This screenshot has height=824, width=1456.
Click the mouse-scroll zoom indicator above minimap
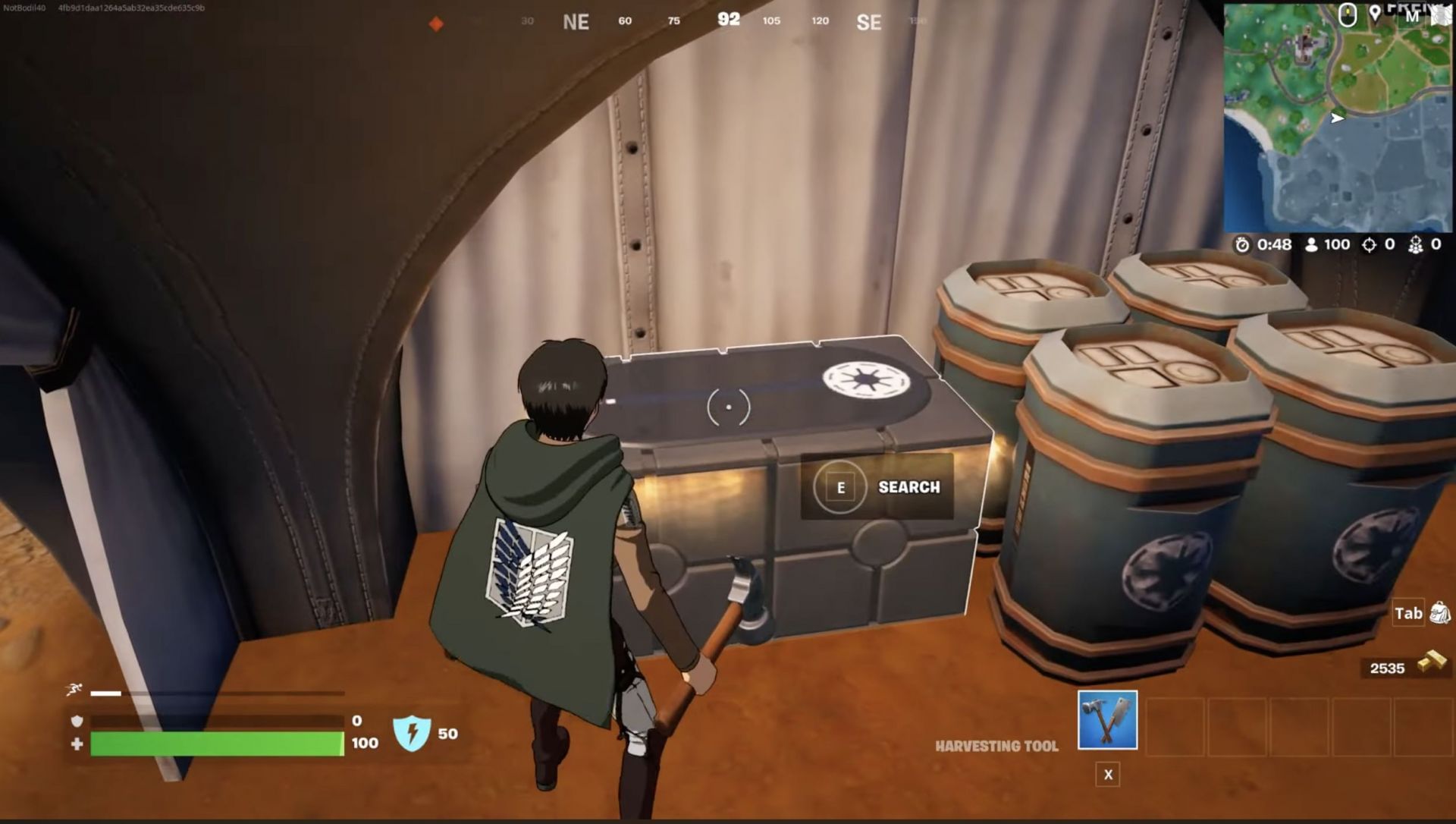[x=1348, y=15]
